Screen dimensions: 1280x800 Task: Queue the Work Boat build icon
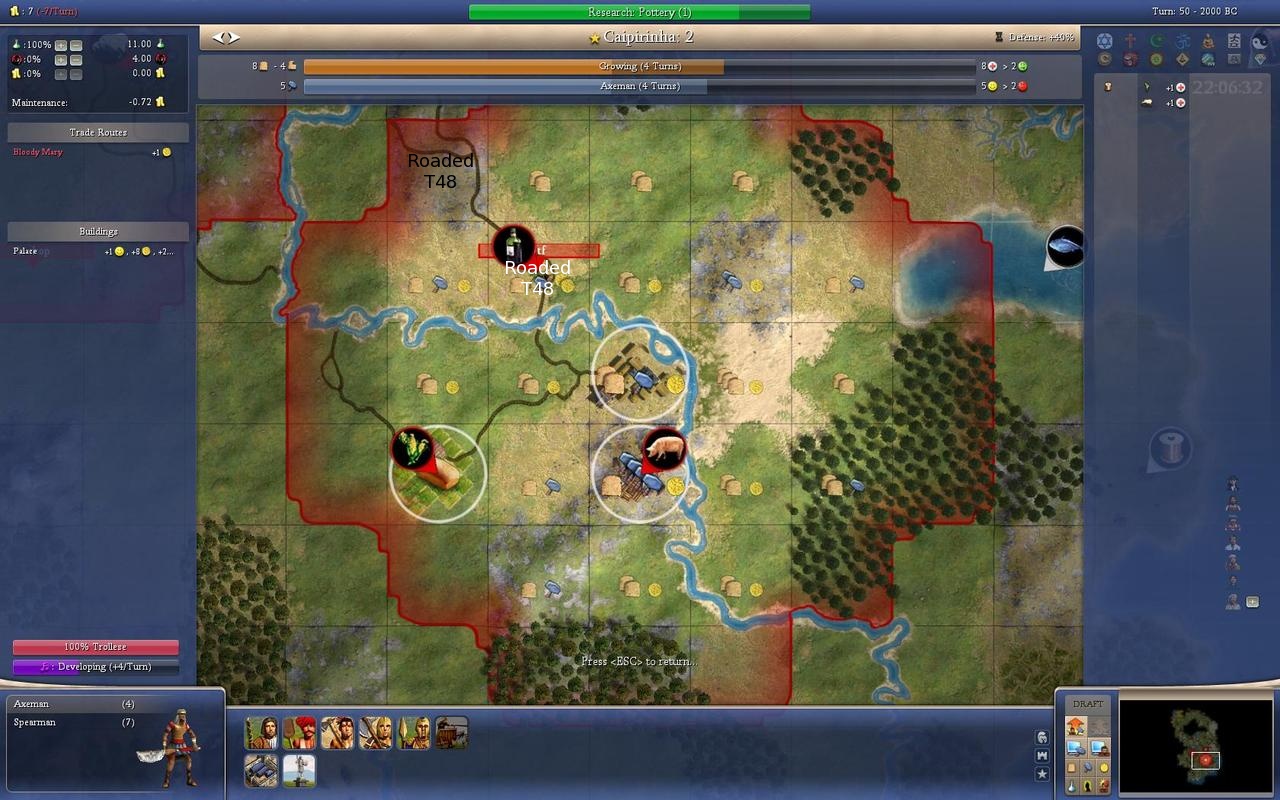451,733
